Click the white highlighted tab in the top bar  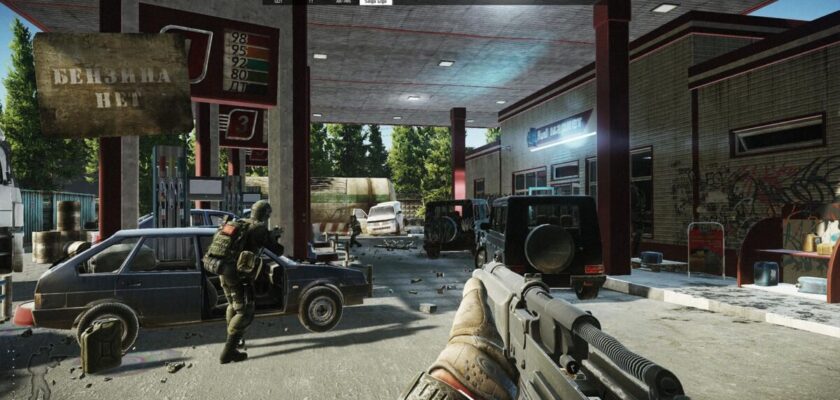click(377, 3)
